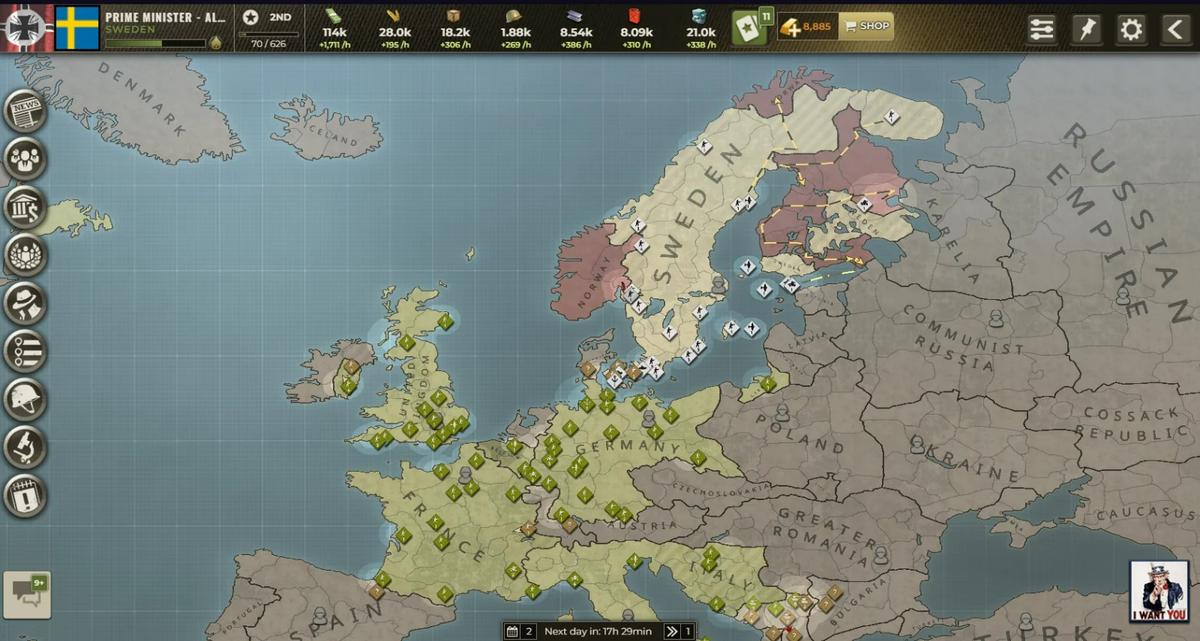Open the tasks exclamation notebook icon

(25, 495)
